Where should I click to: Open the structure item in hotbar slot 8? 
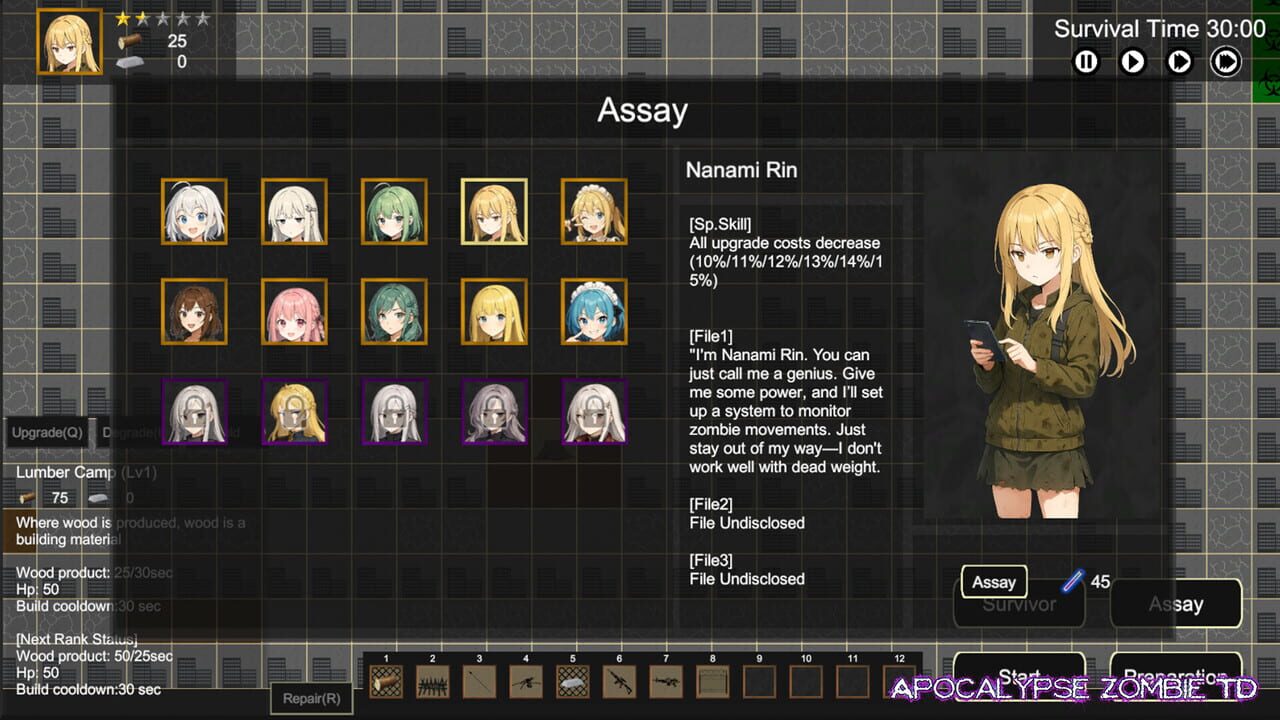click(x=711, y=682)
